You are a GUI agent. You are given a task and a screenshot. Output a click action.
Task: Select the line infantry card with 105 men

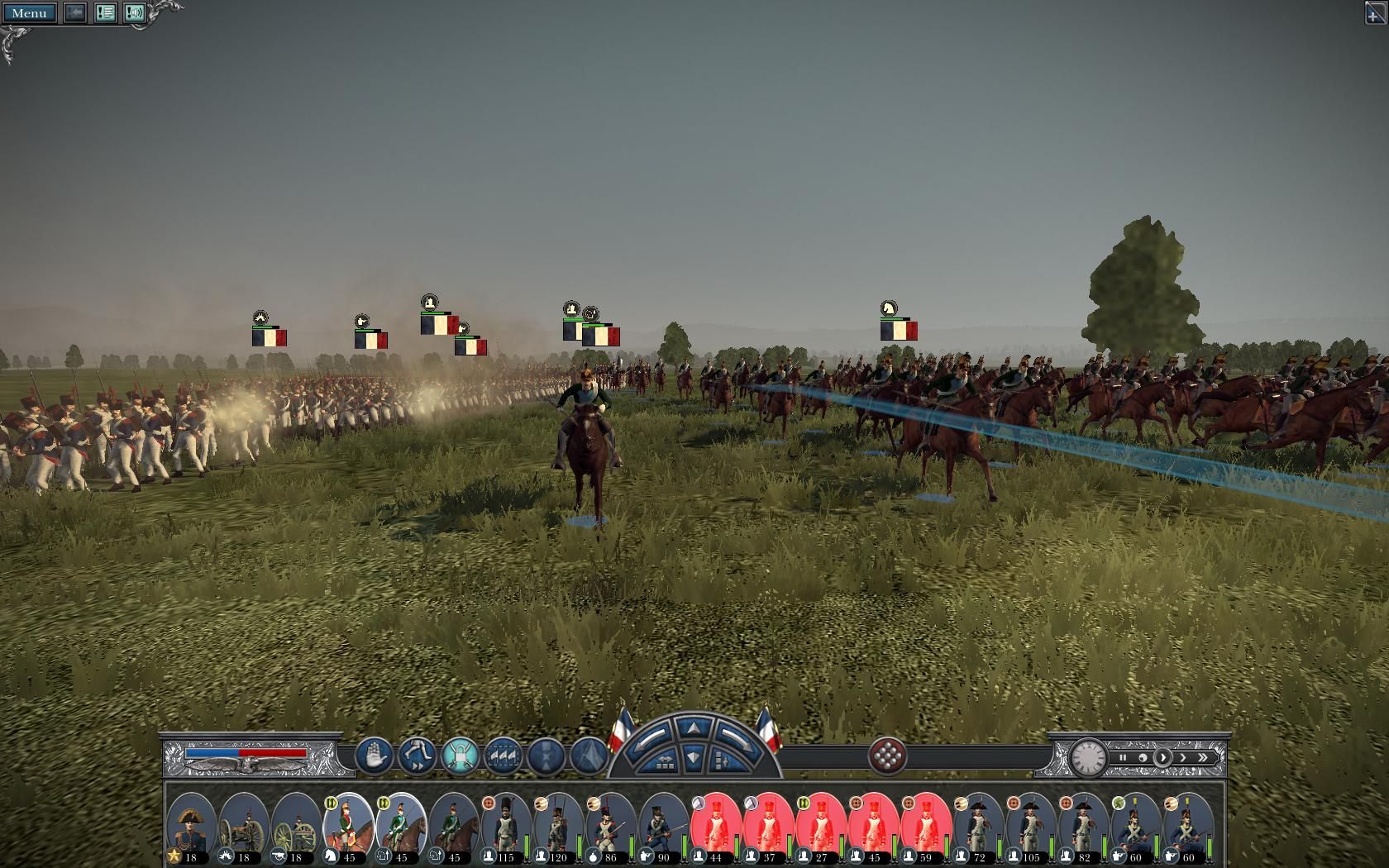tap(1030, 827)
